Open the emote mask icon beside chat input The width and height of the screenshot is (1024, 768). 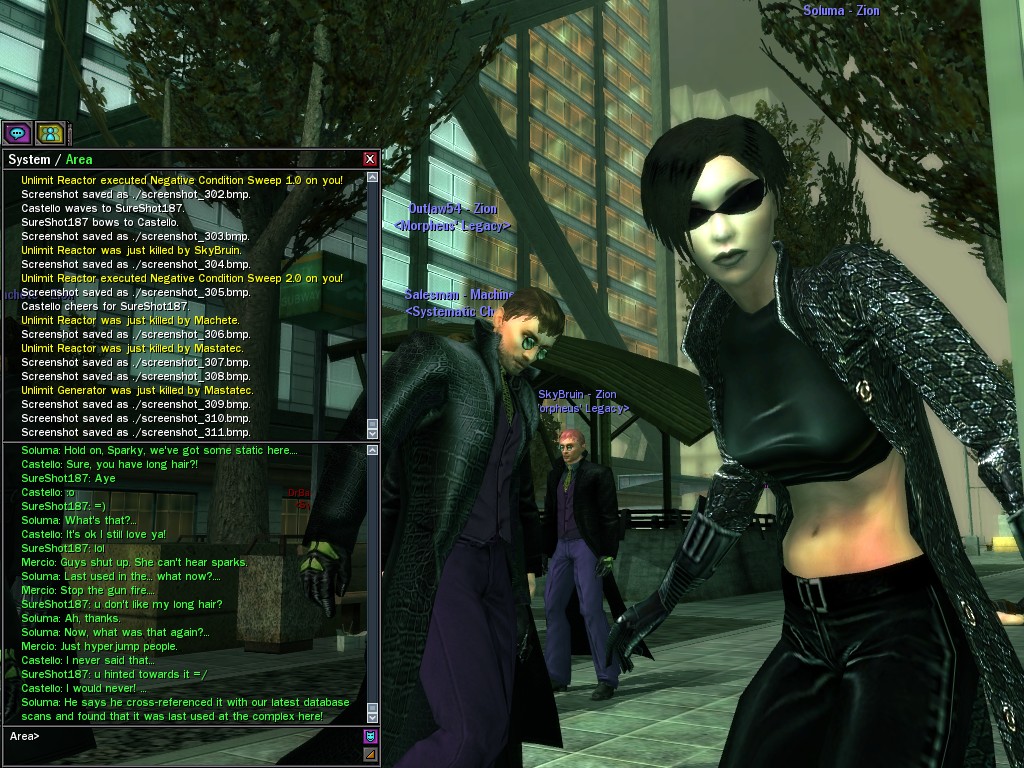click(370, 737)
